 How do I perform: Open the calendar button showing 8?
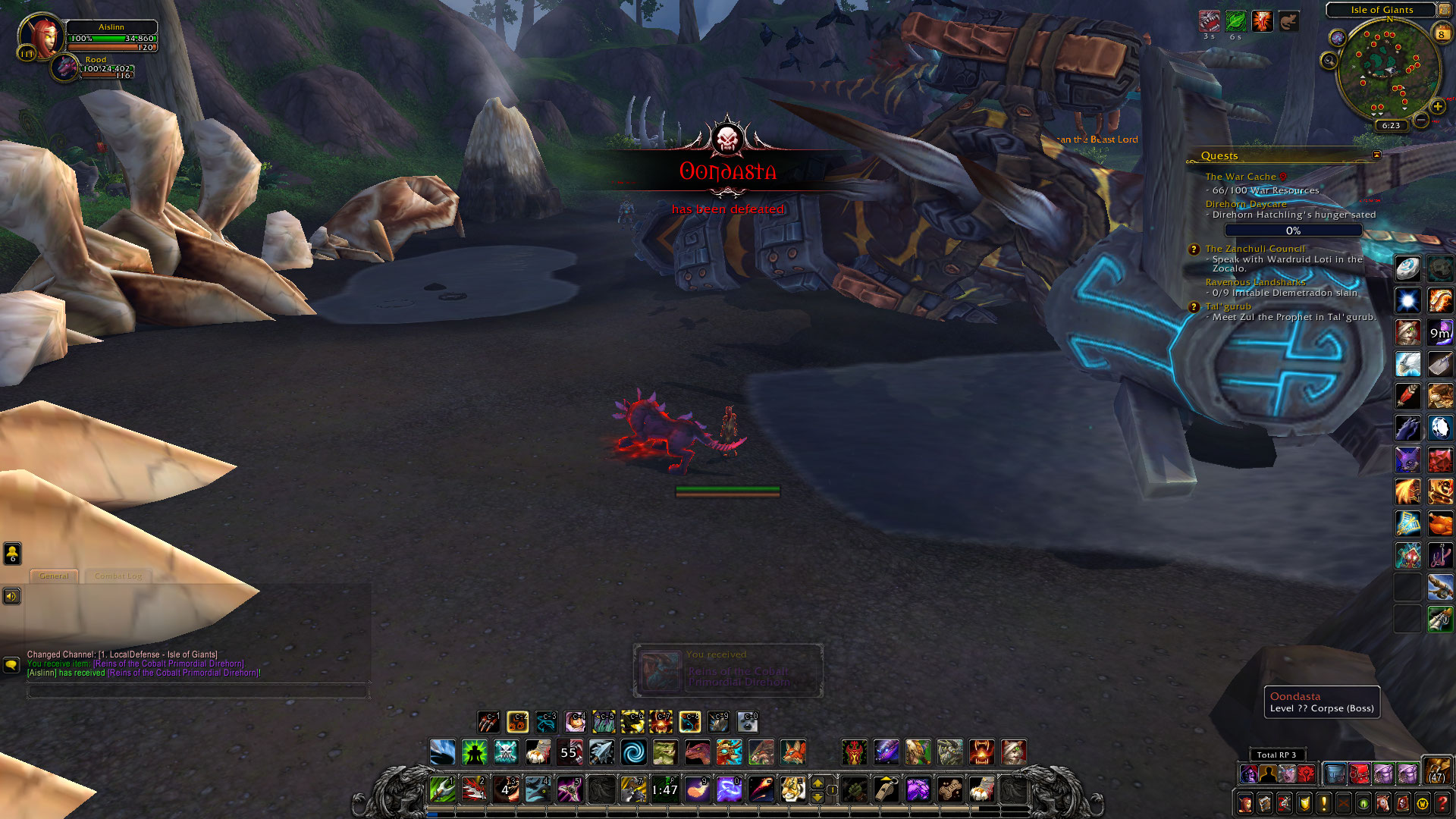[1442, 33]
